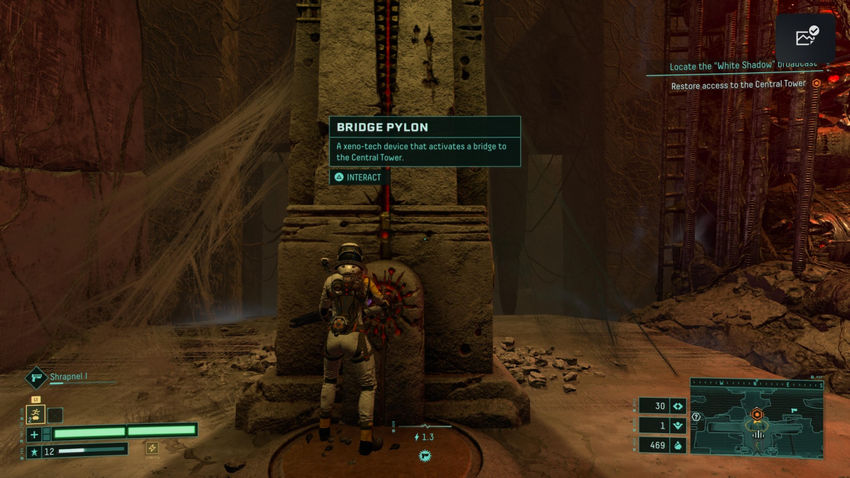Click the highlighted consumable item slot
The height and width of the screenshot is (478, 850).
35,413
